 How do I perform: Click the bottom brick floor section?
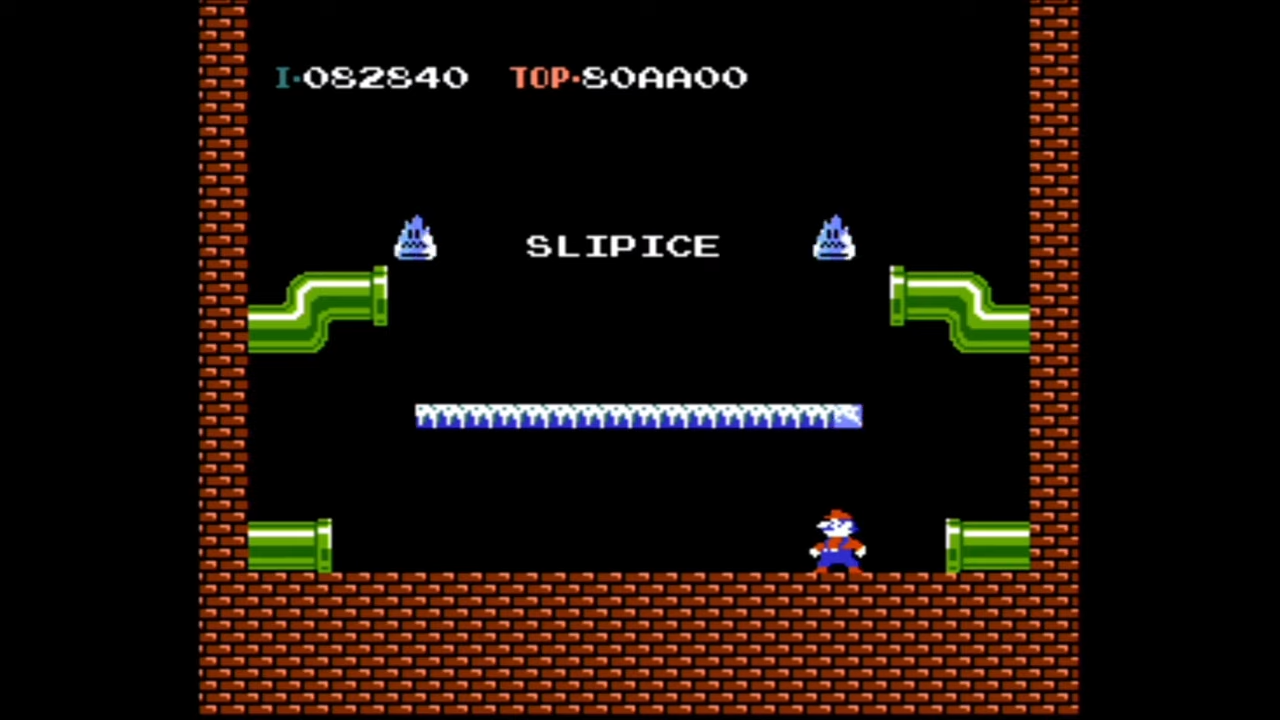tap(640, 640)
